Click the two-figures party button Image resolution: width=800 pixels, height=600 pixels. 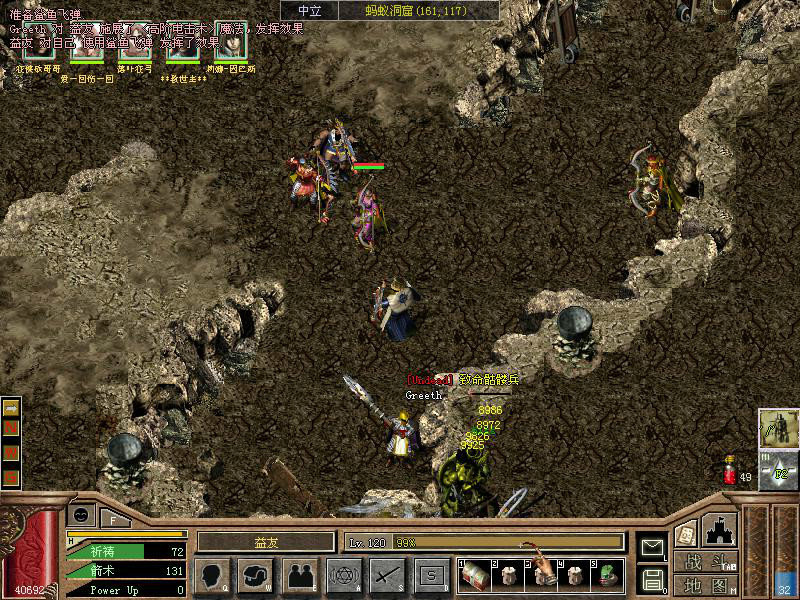(299, 574)
